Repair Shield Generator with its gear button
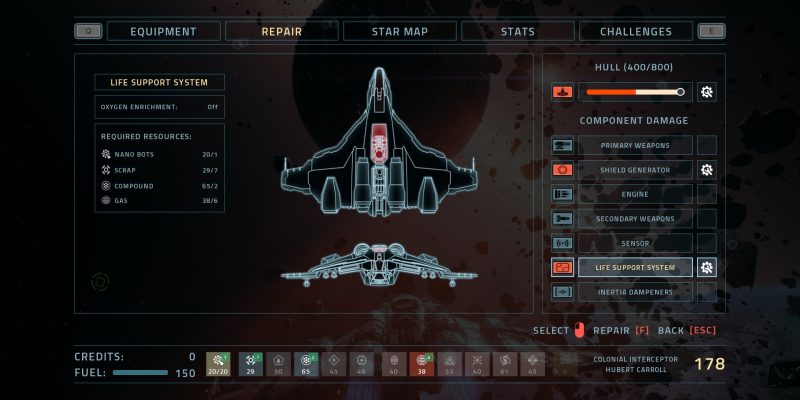The height and width of the screenshot is (400, 800). pyautogui.click(x=707, y=170)
